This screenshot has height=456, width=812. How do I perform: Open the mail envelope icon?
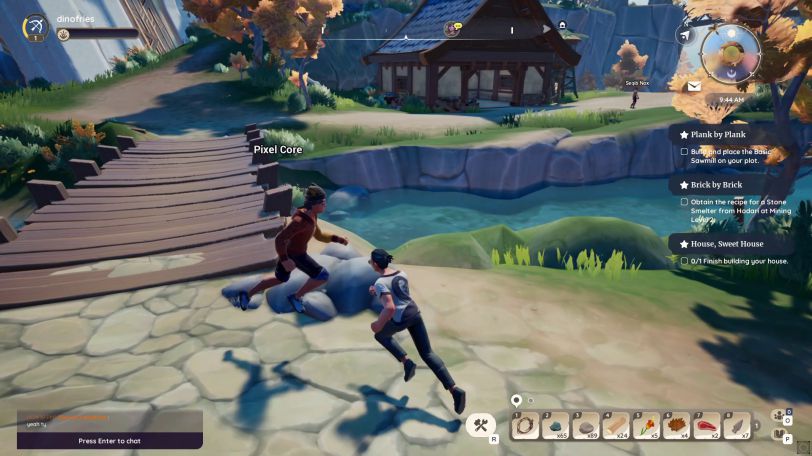click(x=694, y=87)
